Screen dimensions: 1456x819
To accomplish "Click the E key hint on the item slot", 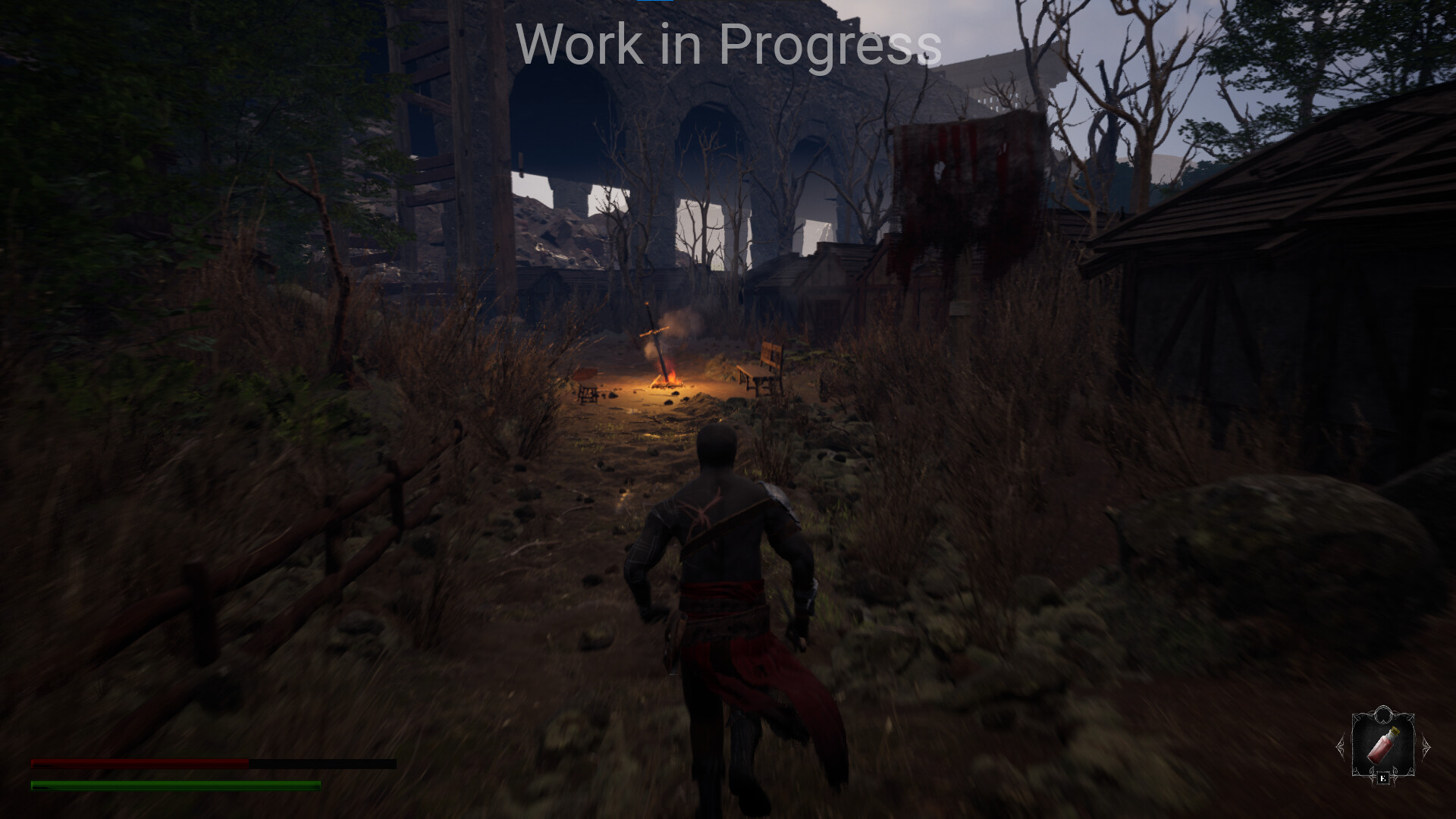I will coord(1382,777).
